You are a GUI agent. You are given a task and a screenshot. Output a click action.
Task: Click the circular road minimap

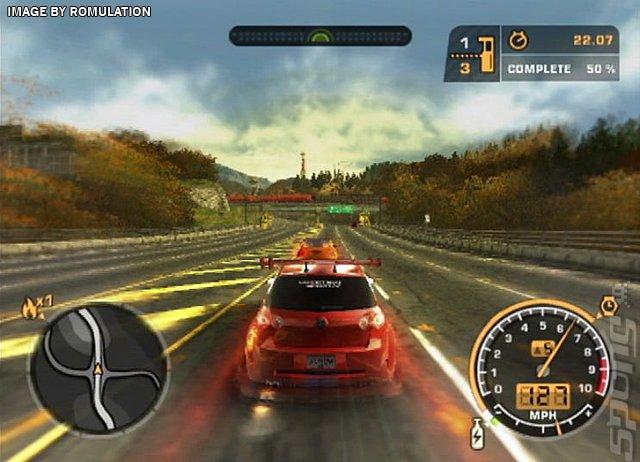pyautogui.click(x=98, y=367)
